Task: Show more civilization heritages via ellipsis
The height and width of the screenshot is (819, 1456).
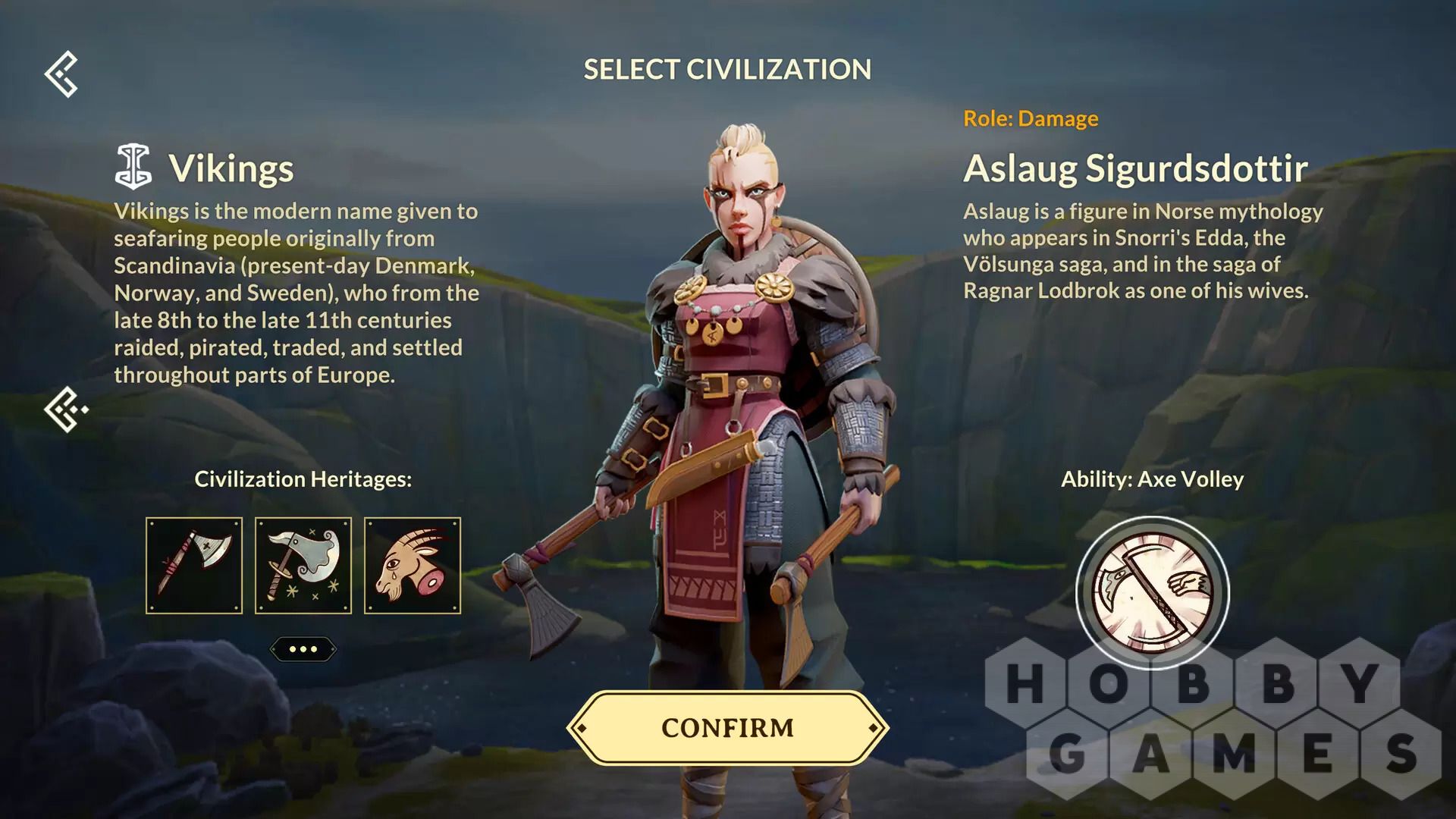Action: 303,649
